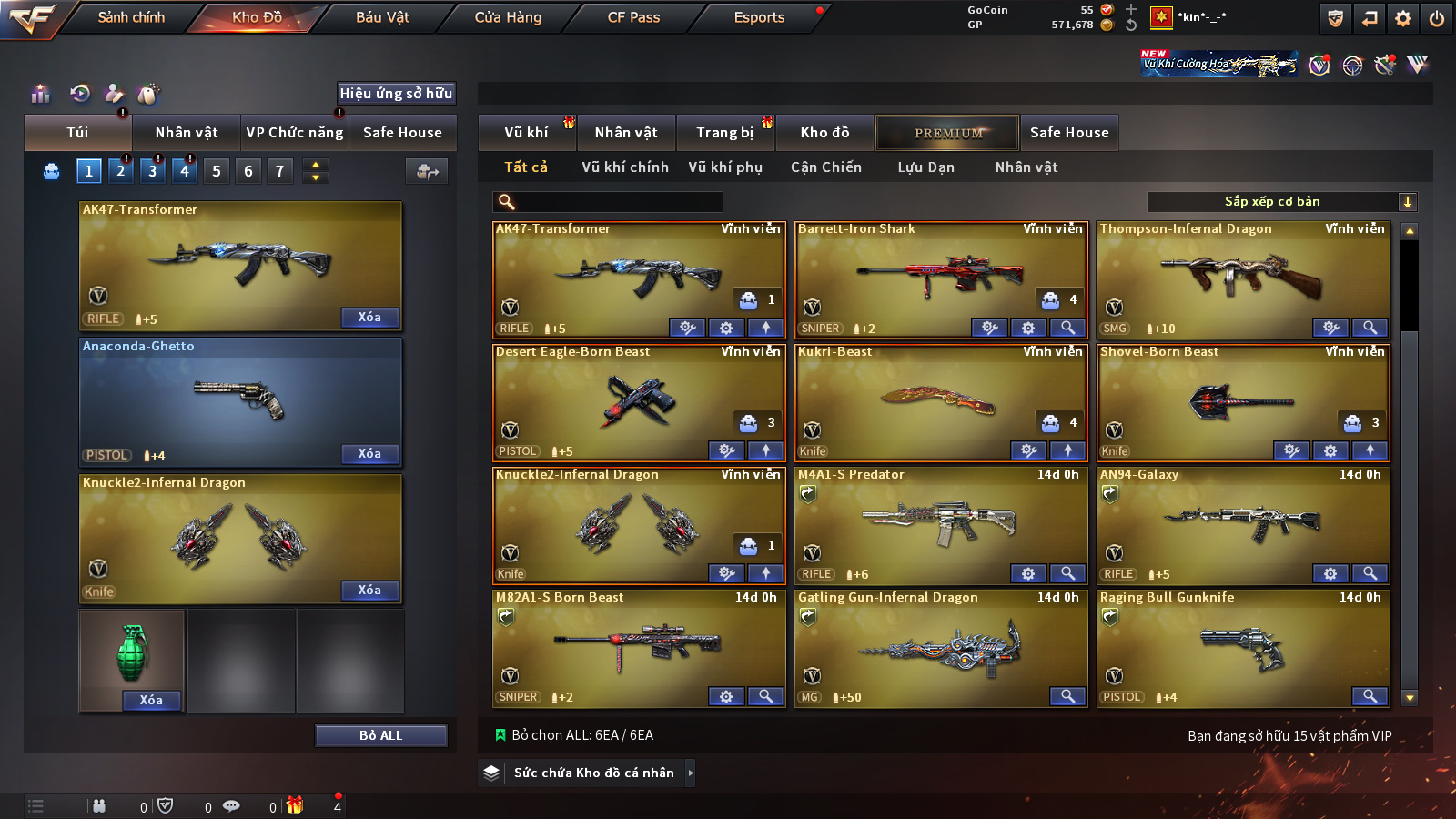The image size is (1456, 819).
Task: Open the Sảnh chính lobby tab
Action: click(x=131, y=17)
